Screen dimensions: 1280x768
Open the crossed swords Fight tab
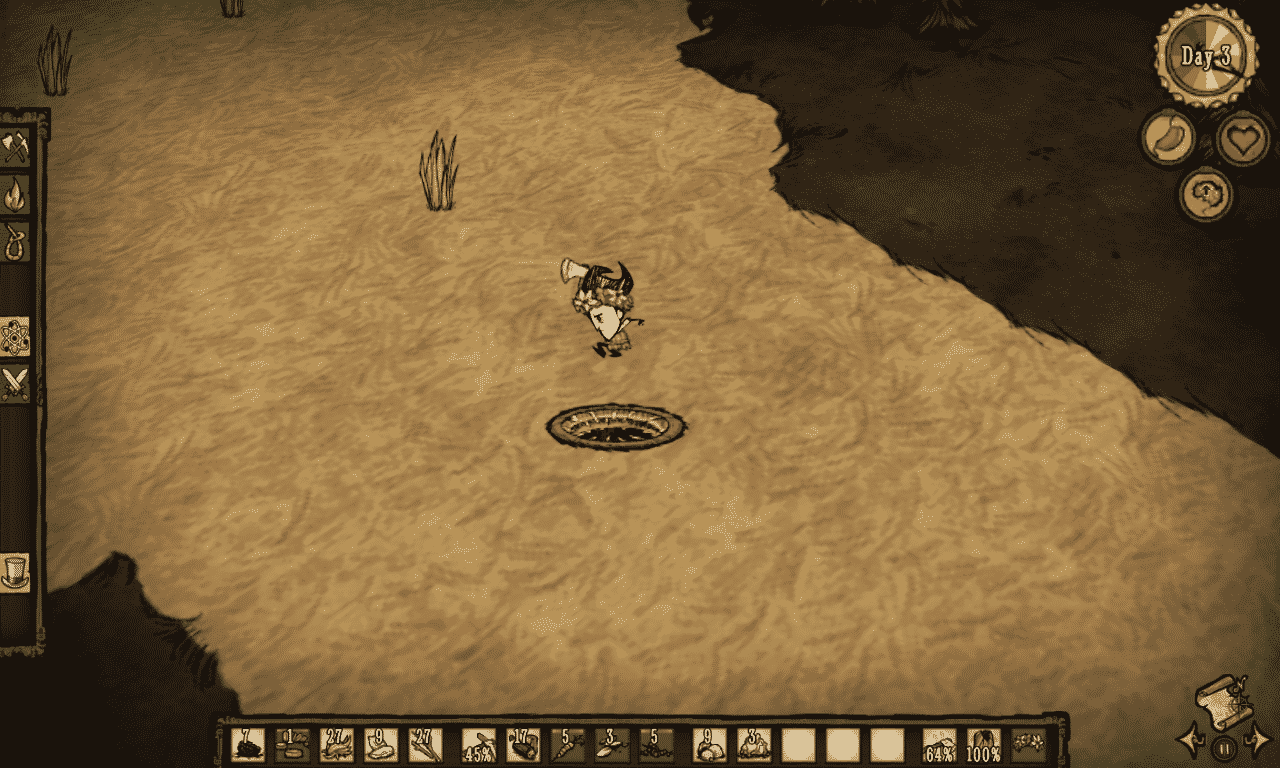click(x=16, y=383)
